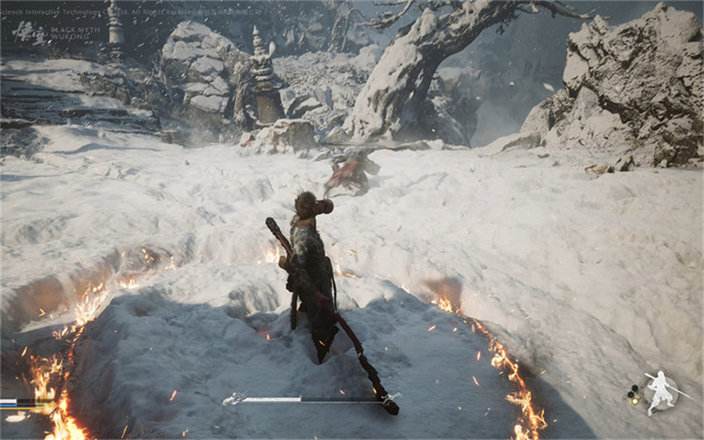Select the staff stance icon
704x440 pixels.
click(660, 391)
